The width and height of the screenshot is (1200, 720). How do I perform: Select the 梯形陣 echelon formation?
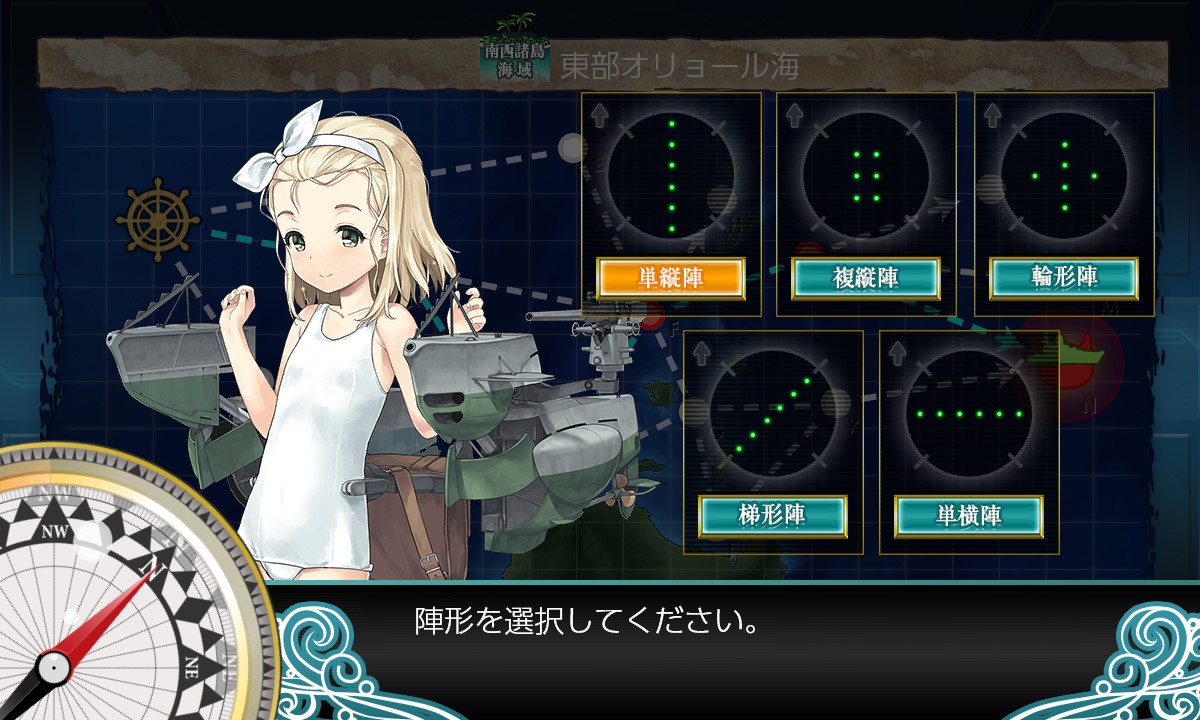[x=772, y=516]
